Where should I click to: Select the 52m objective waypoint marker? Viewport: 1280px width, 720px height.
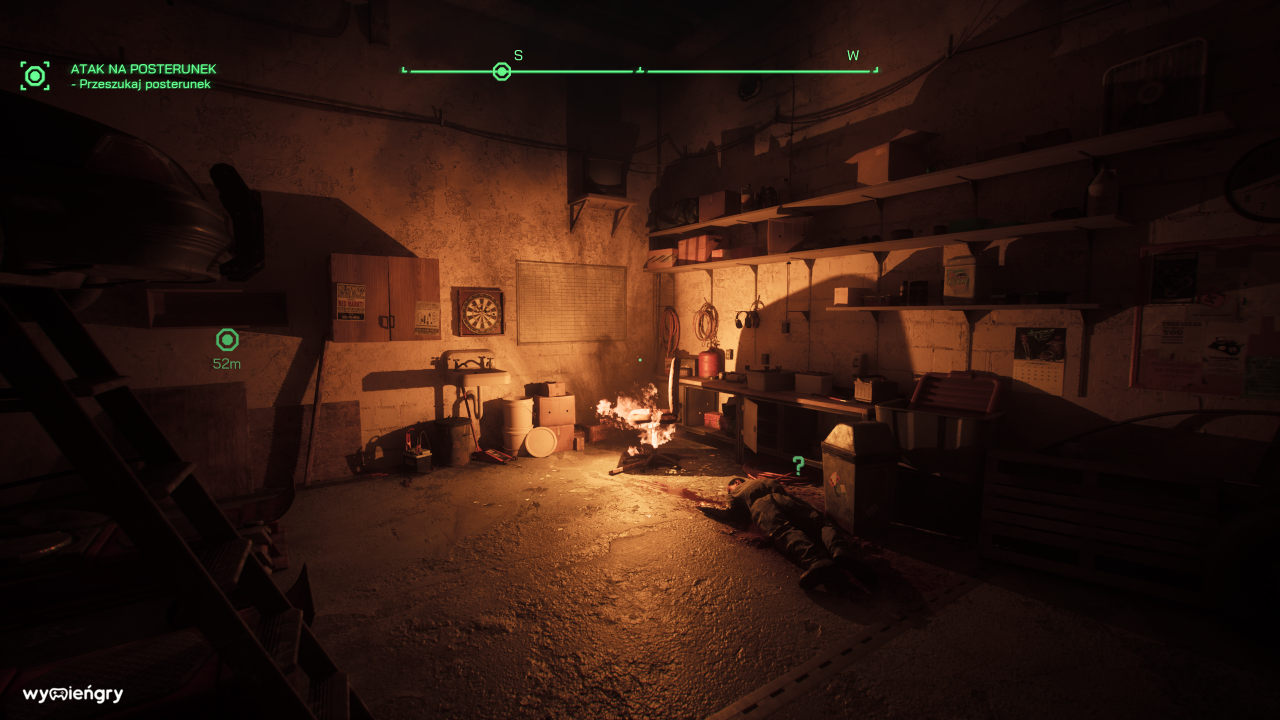coord(227,340)
